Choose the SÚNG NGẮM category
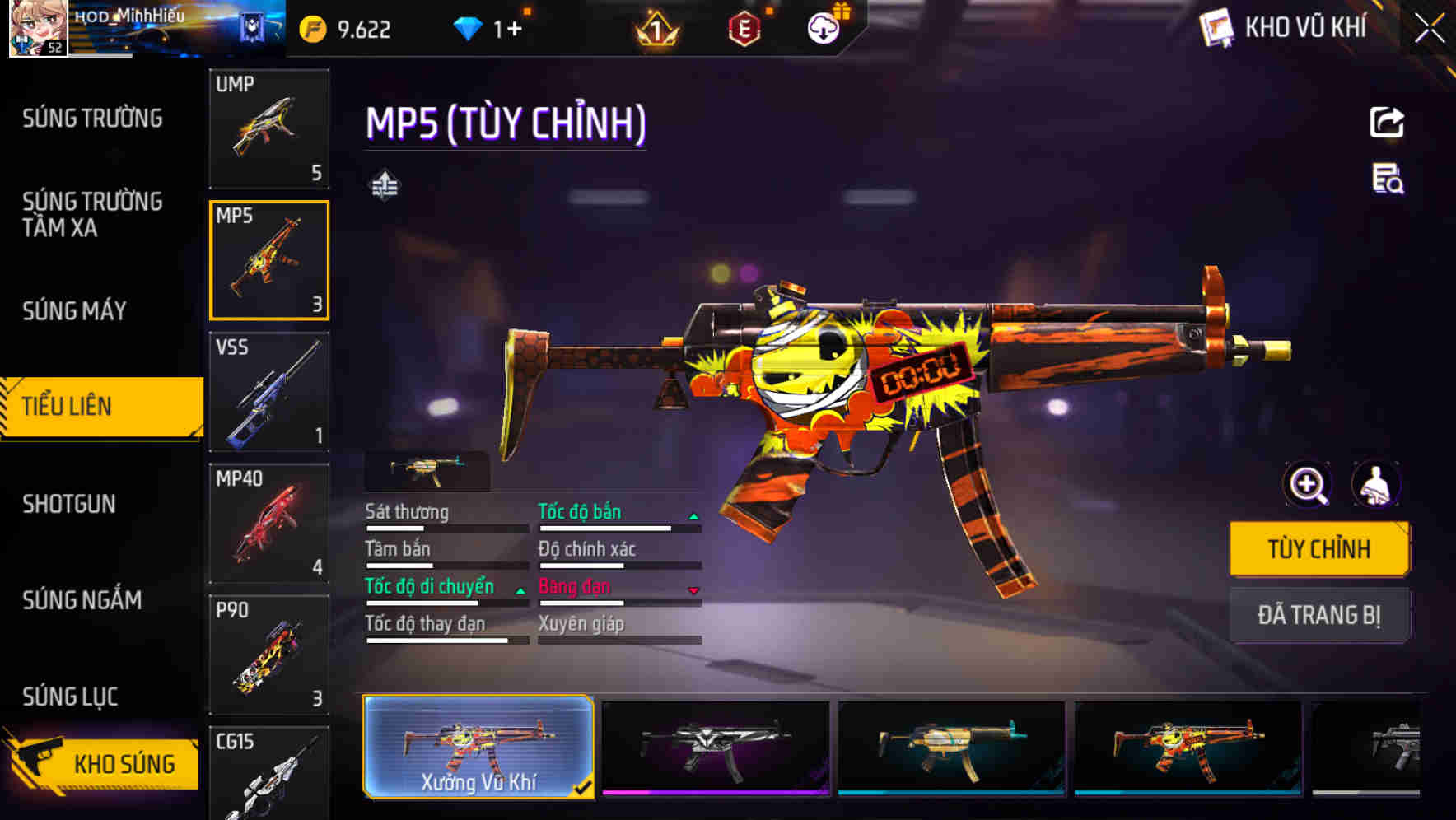Screen dimensions: 1456x820 click(82, 600)
